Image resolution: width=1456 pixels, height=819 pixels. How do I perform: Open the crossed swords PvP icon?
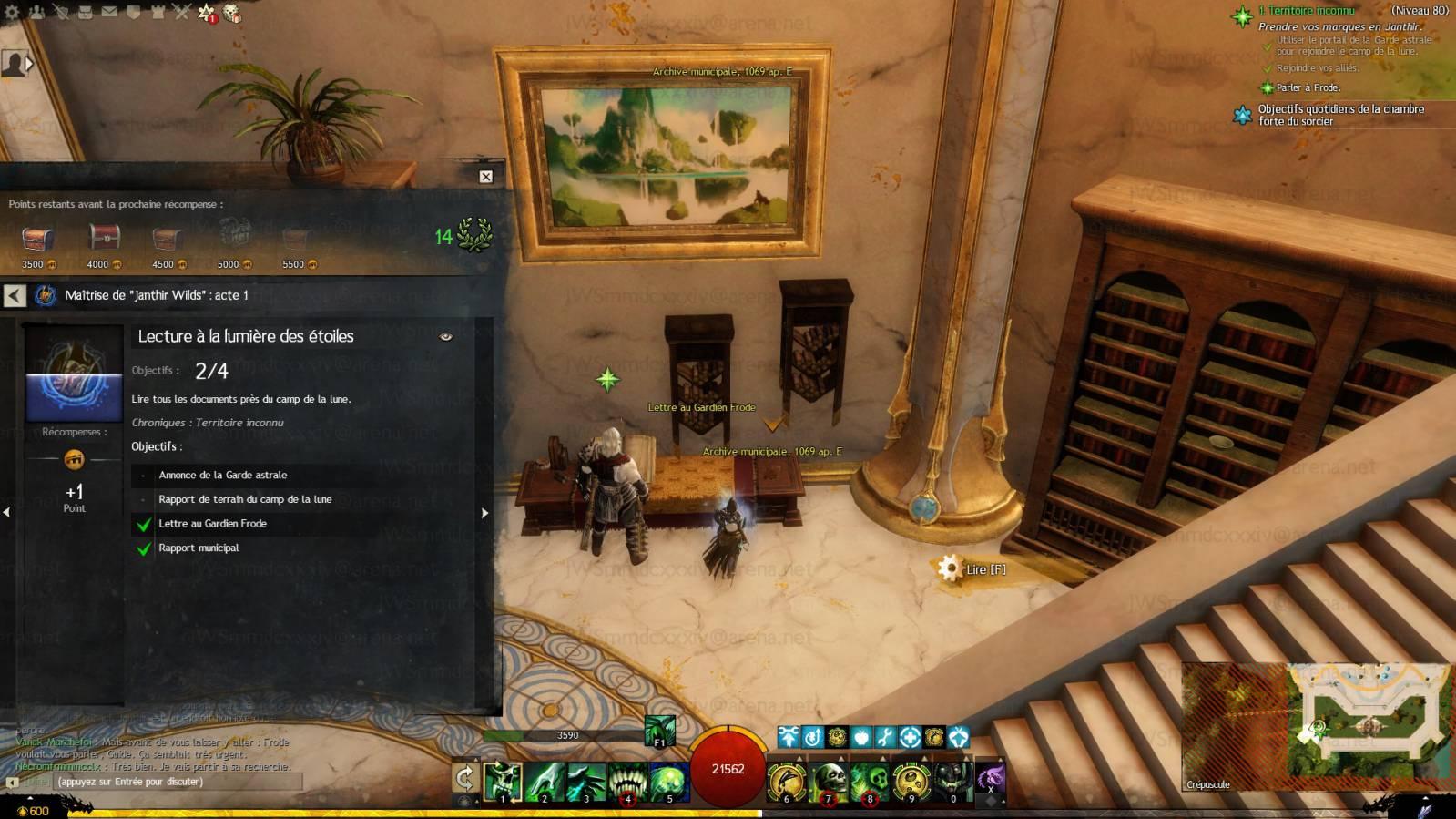[182, 12]
